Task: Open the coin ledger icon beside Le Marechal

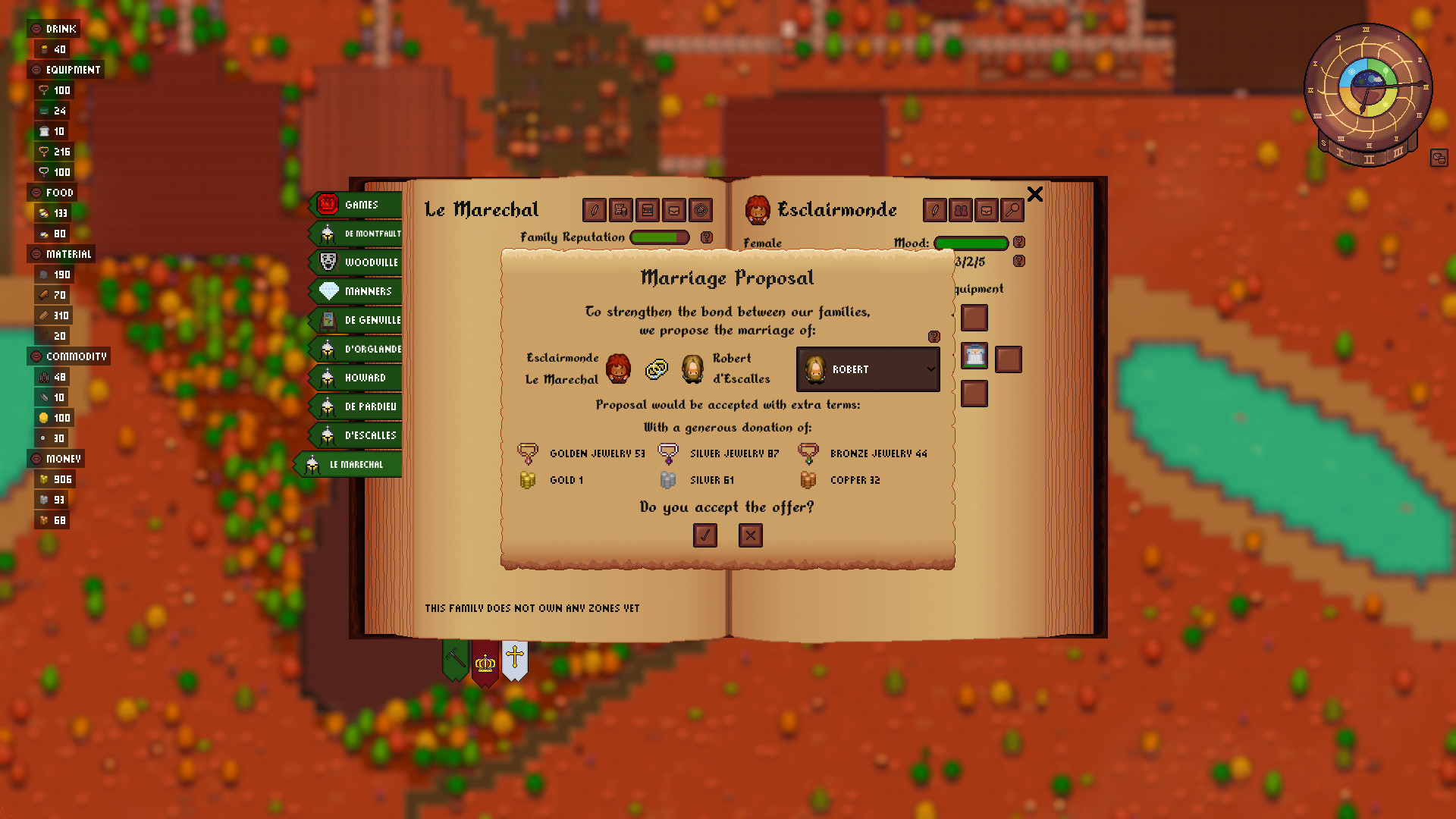Action: click(x=620, y=211)
